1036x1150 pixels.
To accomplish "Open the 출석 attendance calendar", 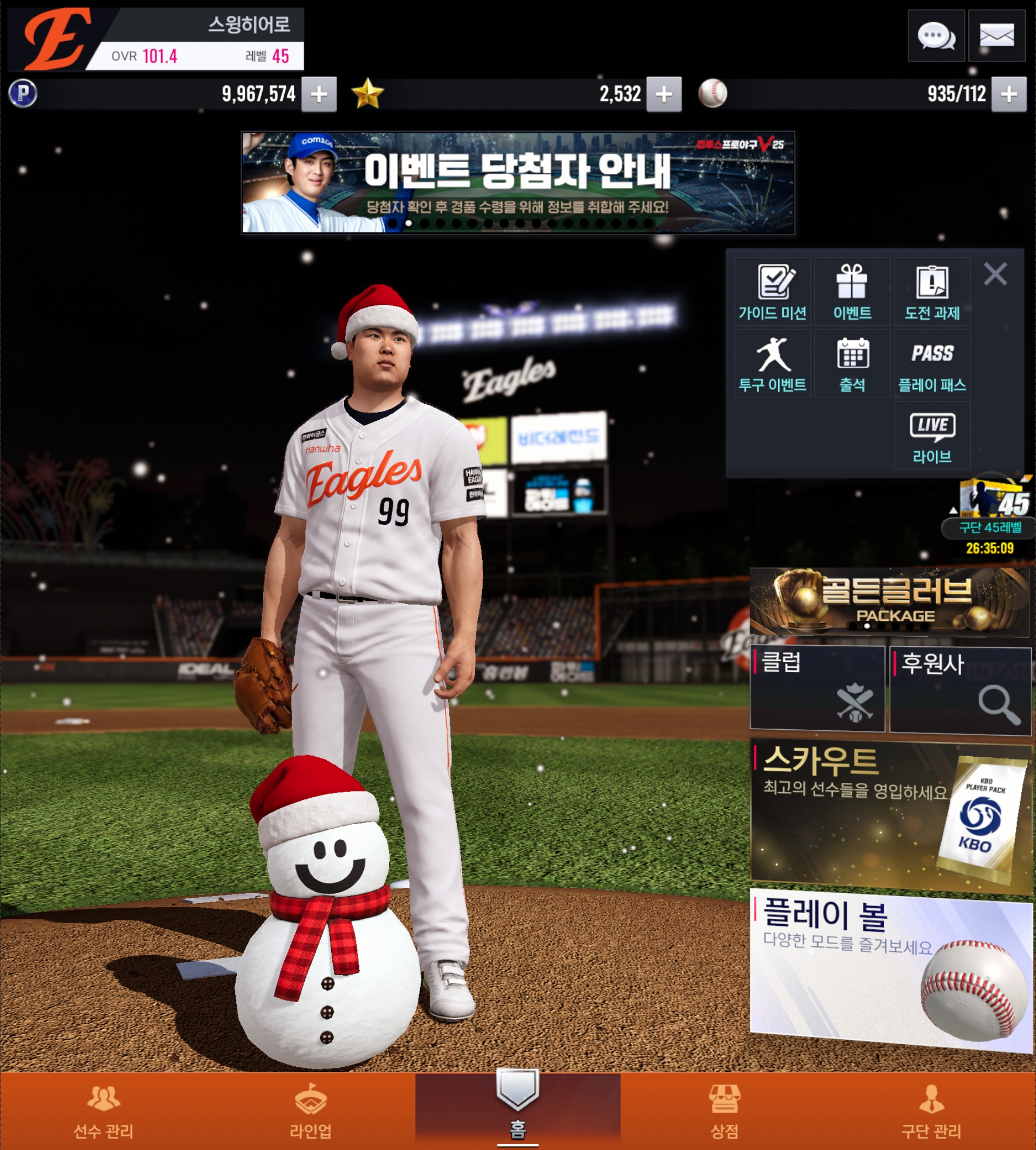I will click(x=852, y=364).
